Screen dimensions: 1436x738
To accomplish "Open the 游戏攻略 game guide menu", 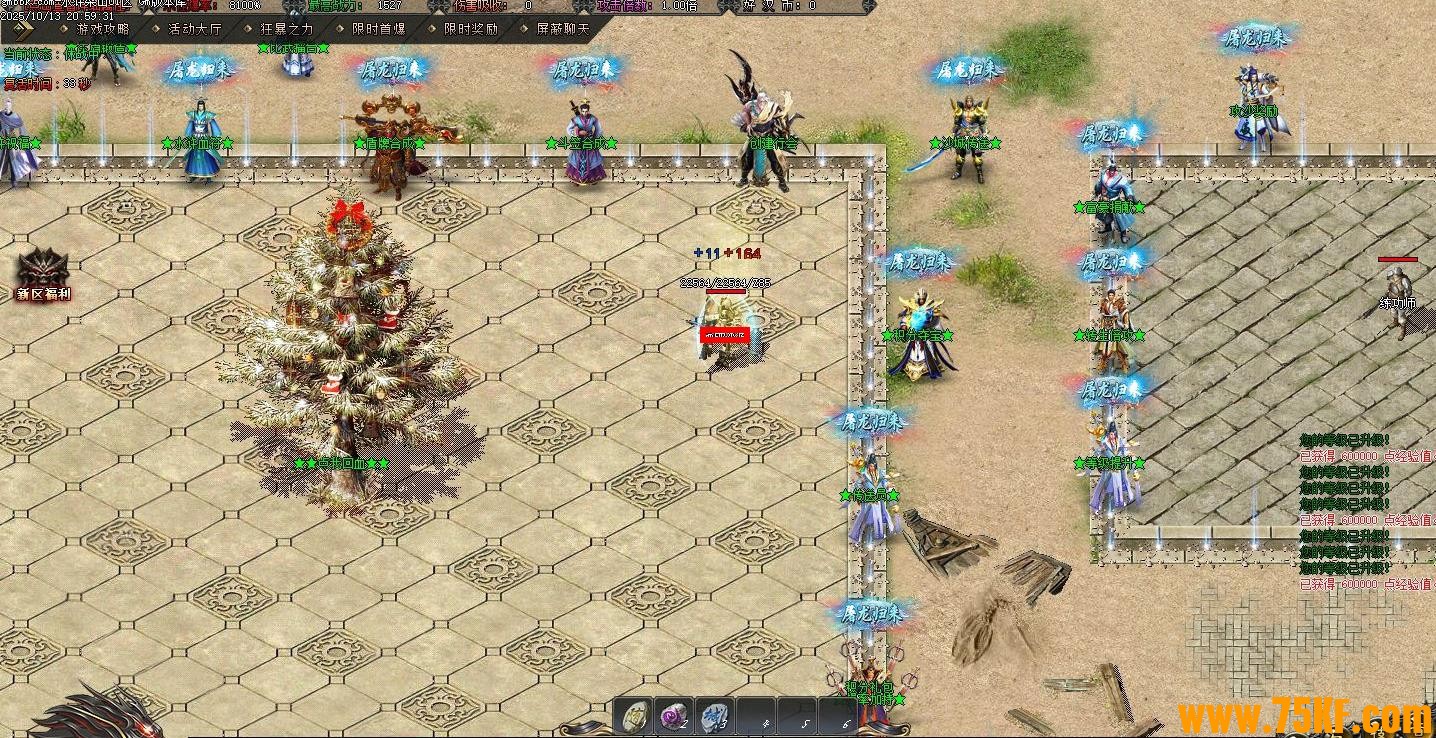I will click(x=103, y=29).
